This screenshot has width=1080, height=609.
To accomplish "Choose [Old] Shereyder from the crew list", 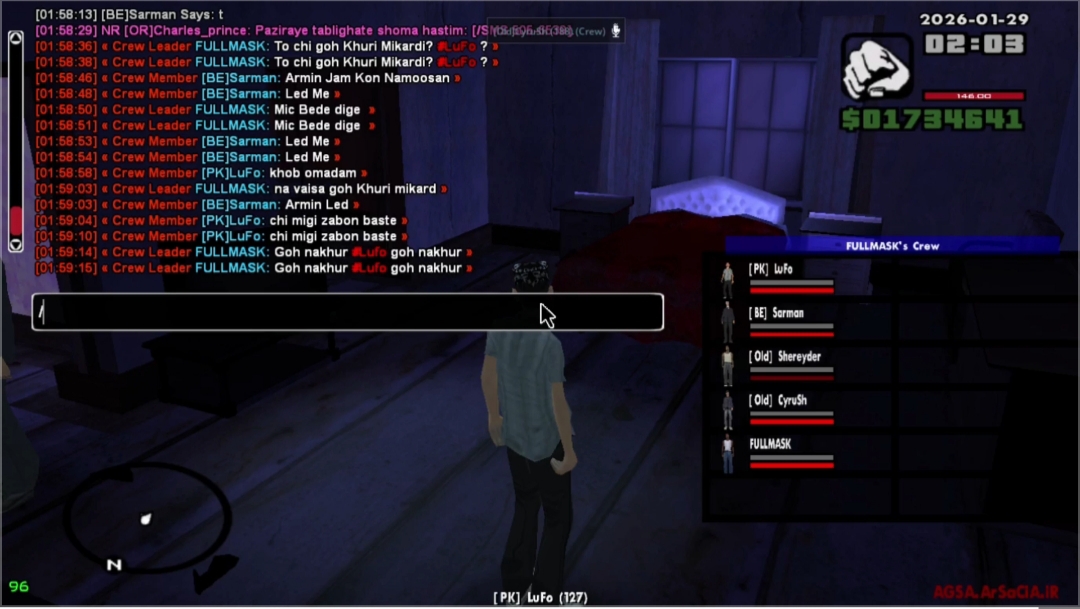I will coord(784,357).
